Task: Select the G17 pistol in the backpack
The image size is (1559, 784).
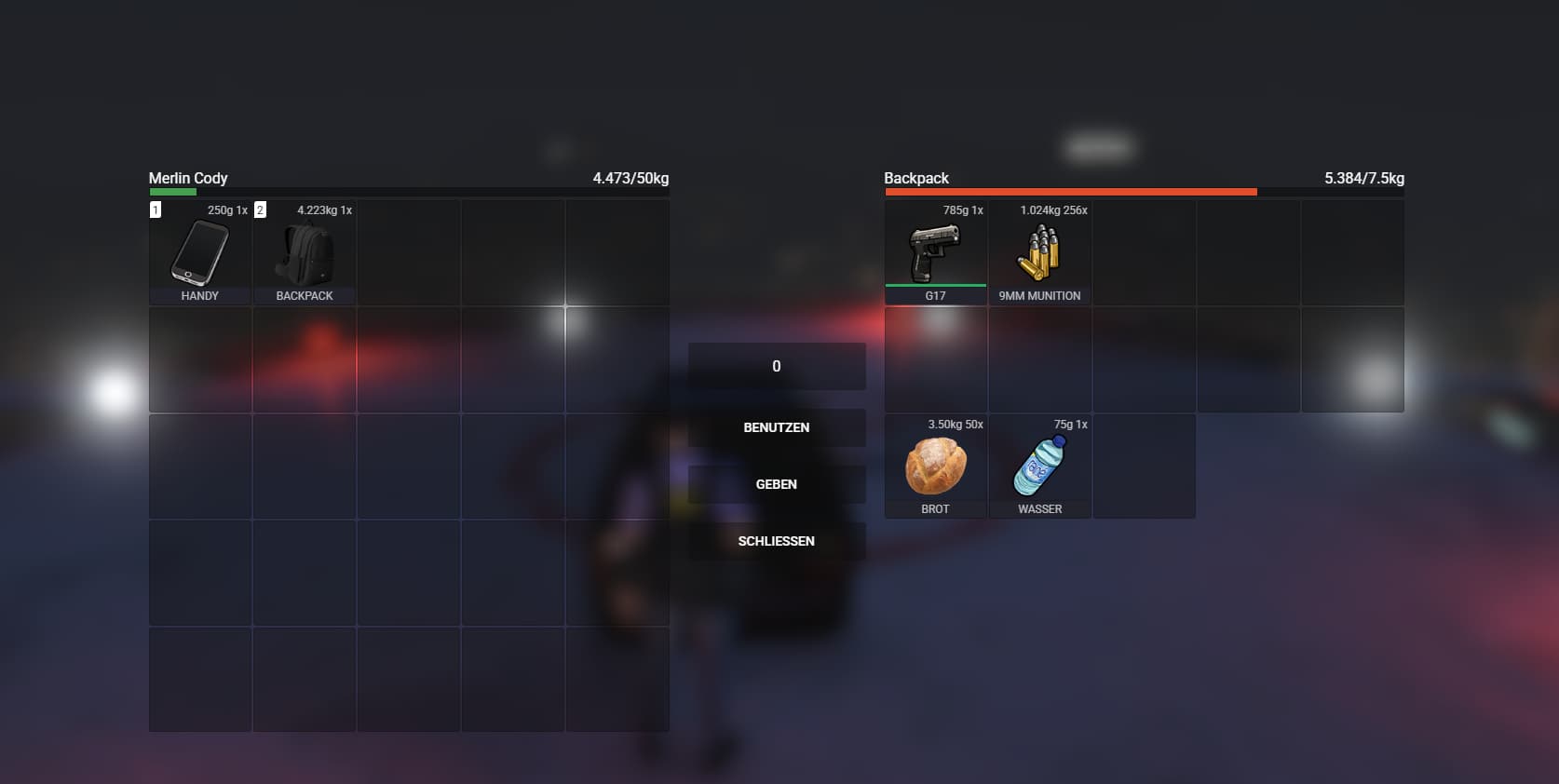Action: [x=935, y=250]
